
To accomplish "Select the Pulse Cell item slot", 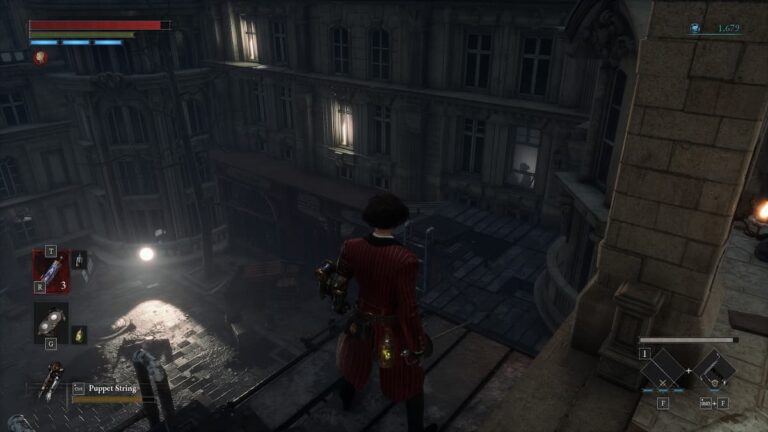I will 50,270.
